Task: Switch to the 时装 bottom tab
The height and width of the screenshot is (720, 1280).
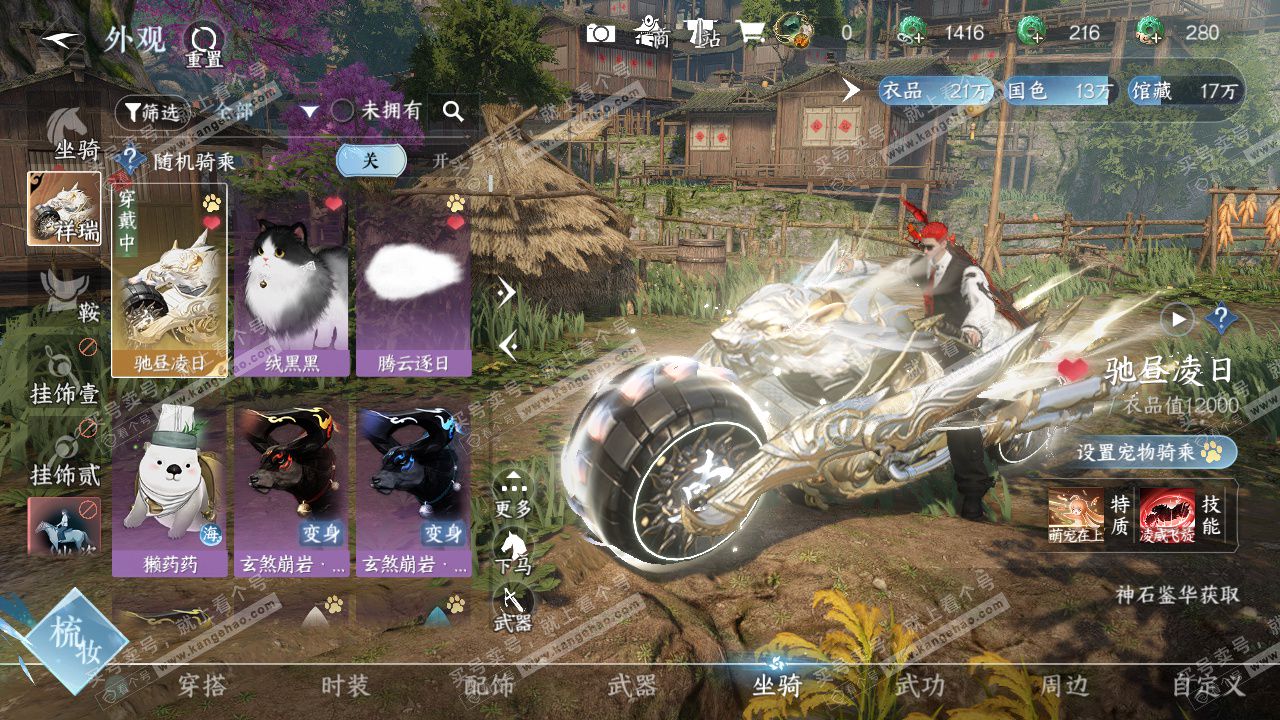Action: 345,686
